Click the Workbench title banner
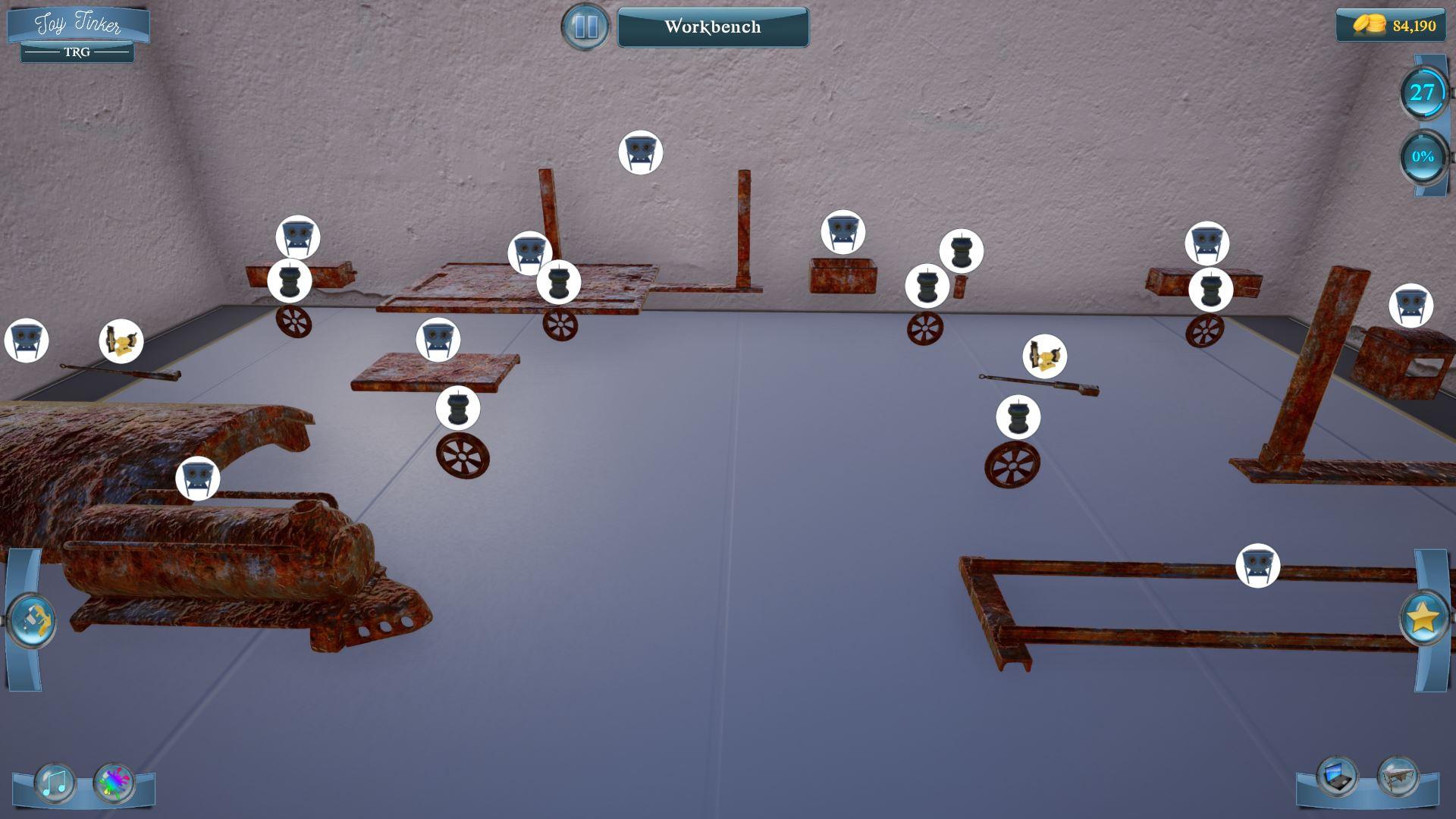Image resolution: width=1456 pixels, height=819 pixels. (713, 27)
